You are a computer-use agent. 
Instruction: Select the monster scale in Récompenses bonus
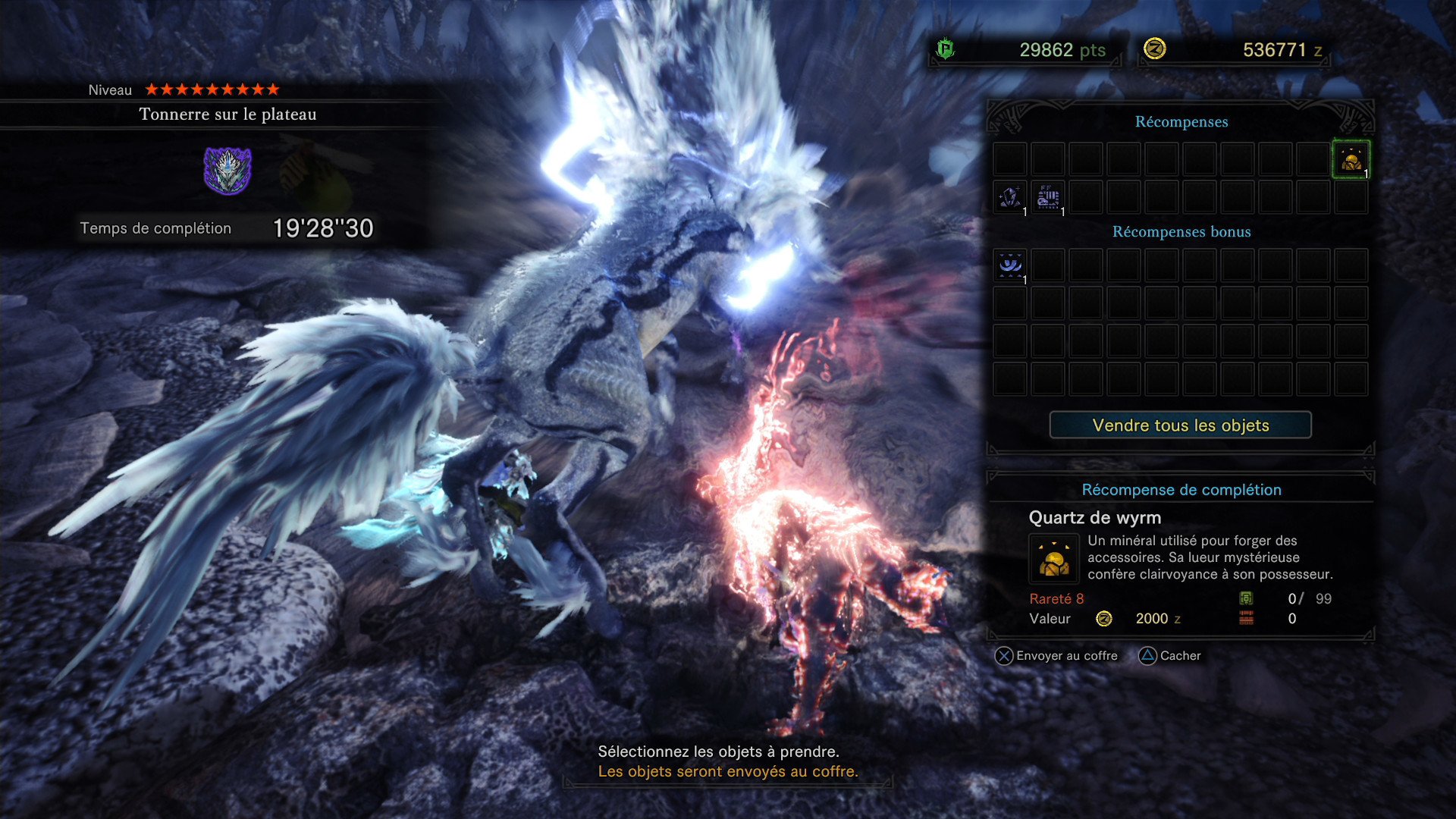click(1009, 265)
